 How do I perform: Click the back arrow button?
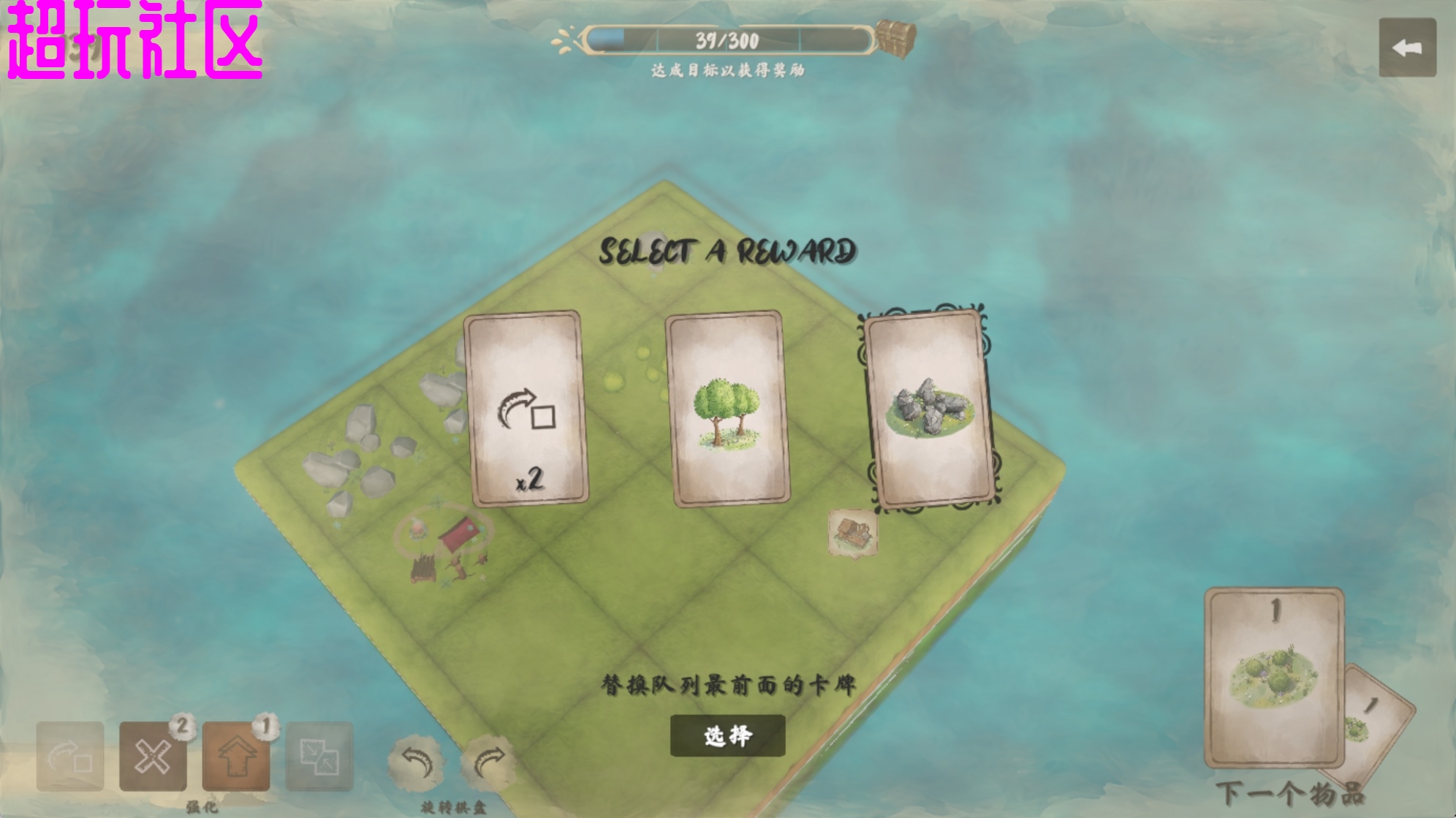1407,48
